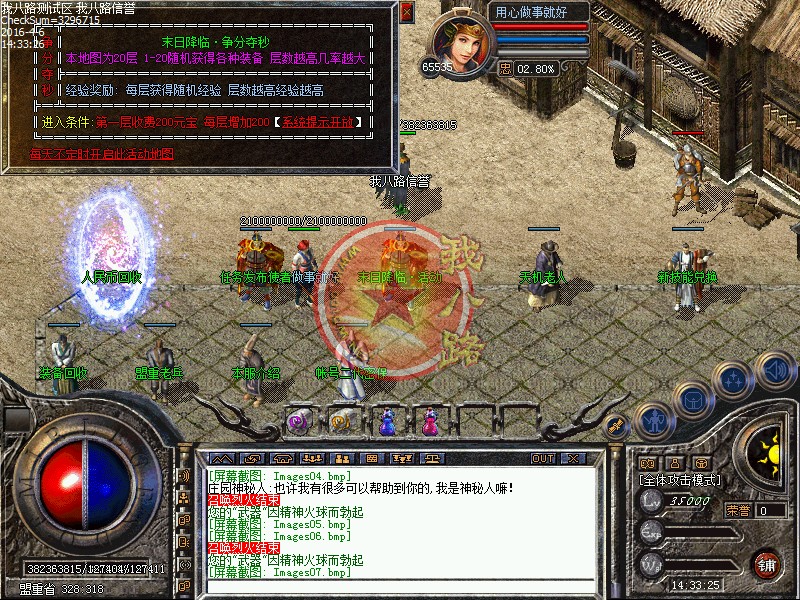Open the bag via the chest icon
The image size is (800, 600).
pyautogui.click(x=692, y=399)
